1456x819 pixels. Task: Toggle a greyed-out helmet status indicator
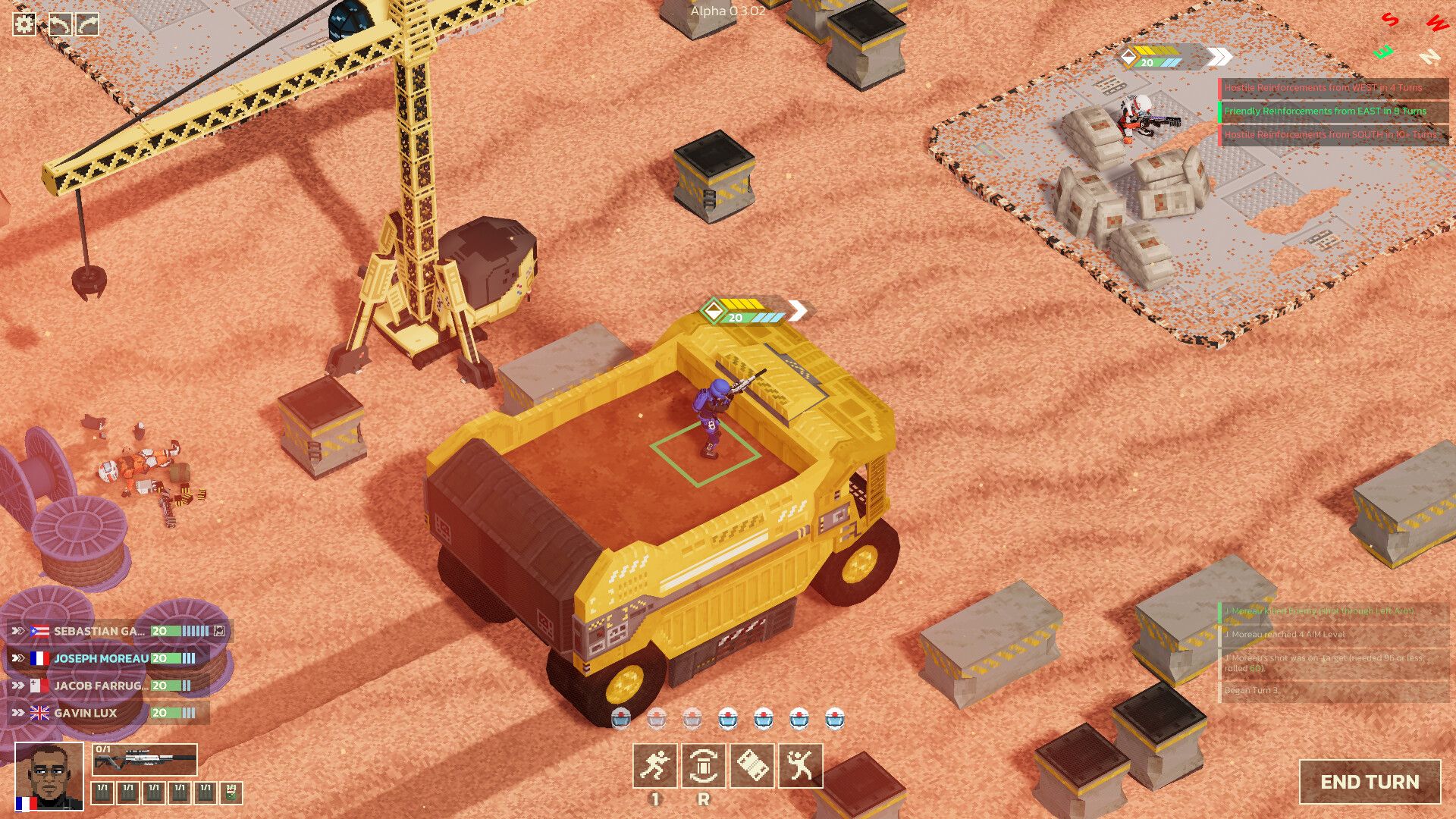(656, 718)
